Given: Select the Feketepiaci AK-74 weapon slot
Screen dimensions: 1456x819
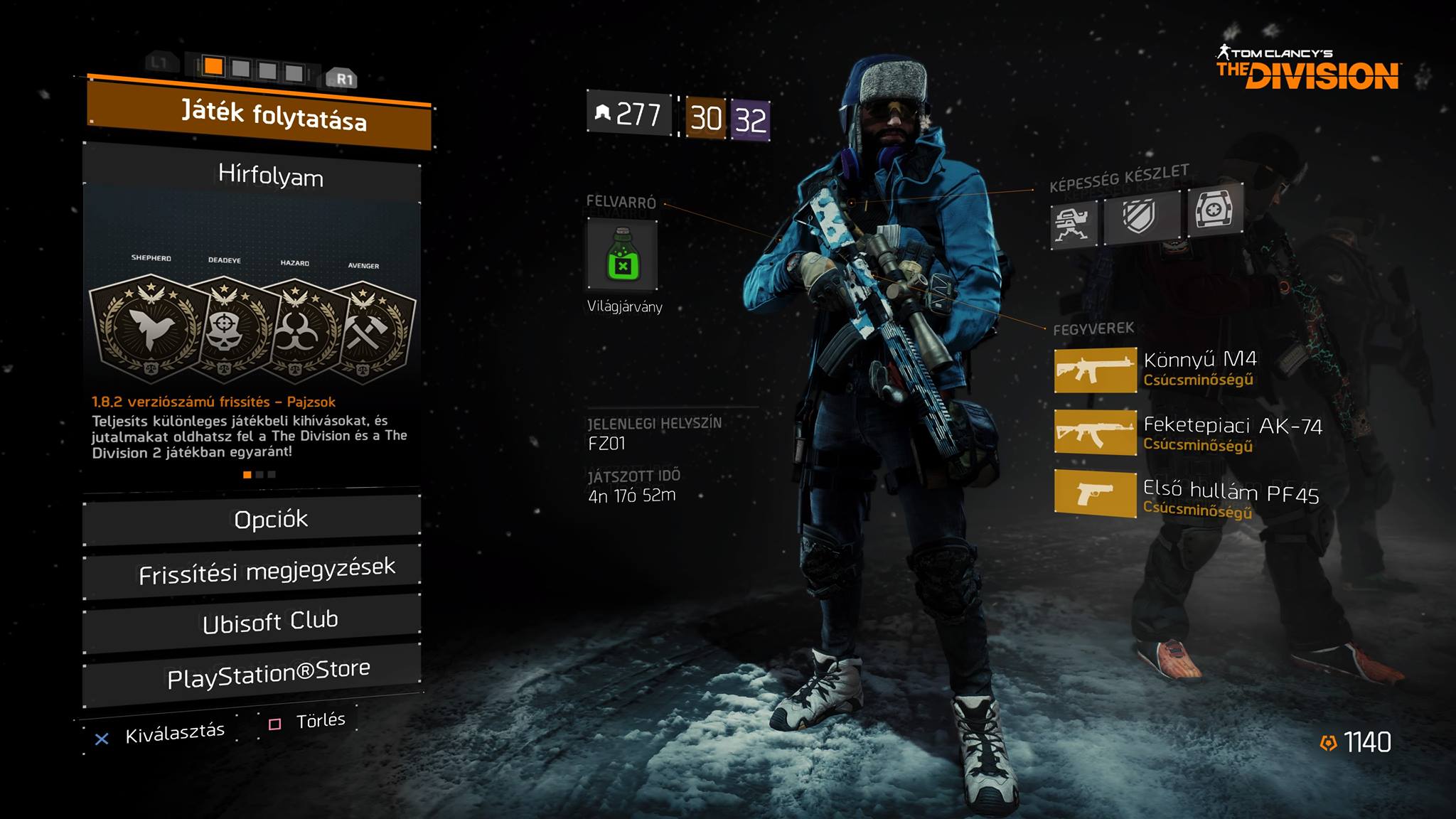Looking at the screenshot, I should click(x=1095, y=432).
